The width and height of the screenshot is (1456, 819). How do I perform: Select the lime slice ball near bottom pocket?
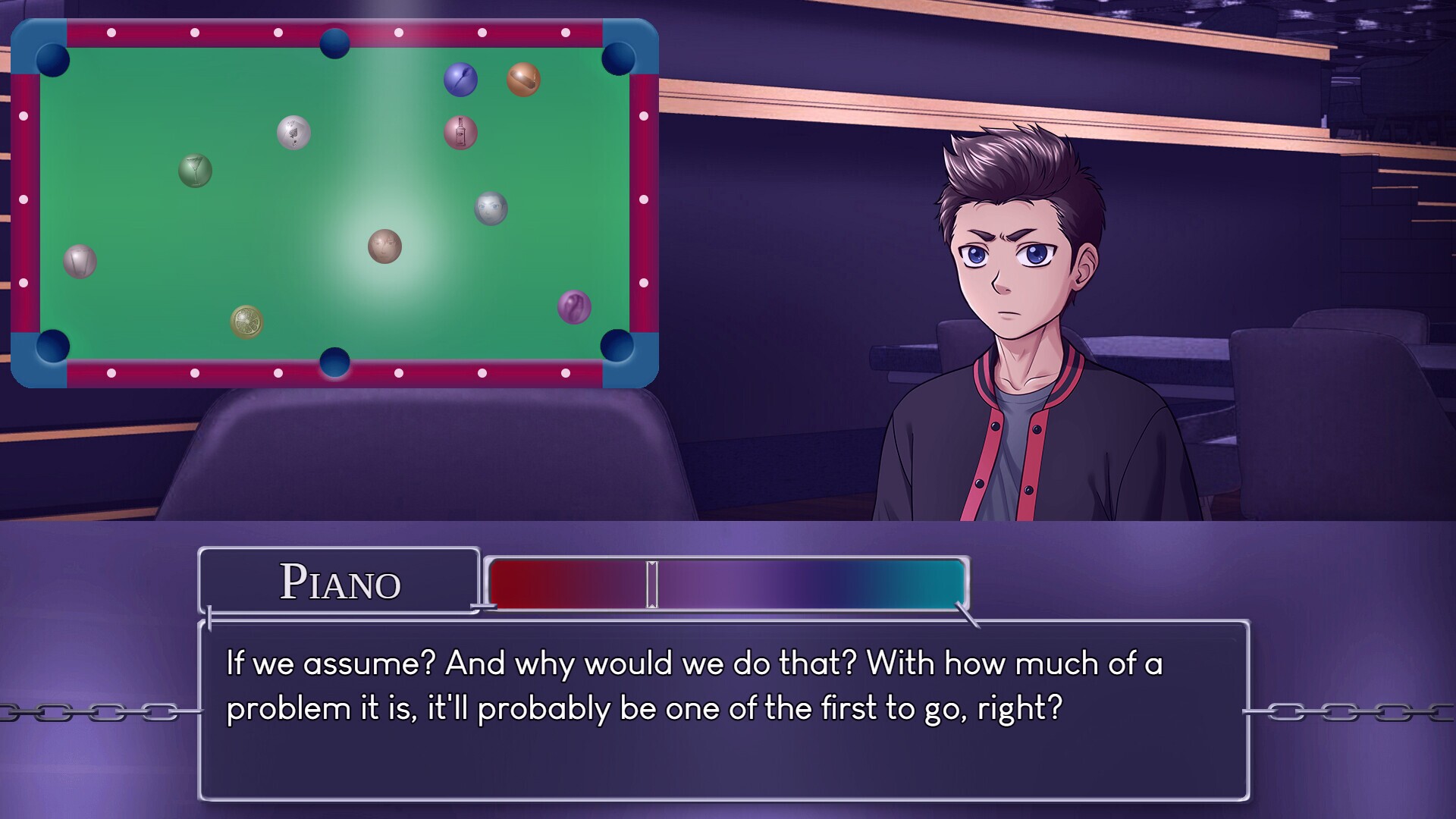pyautogui.click(x=247, y=322)
